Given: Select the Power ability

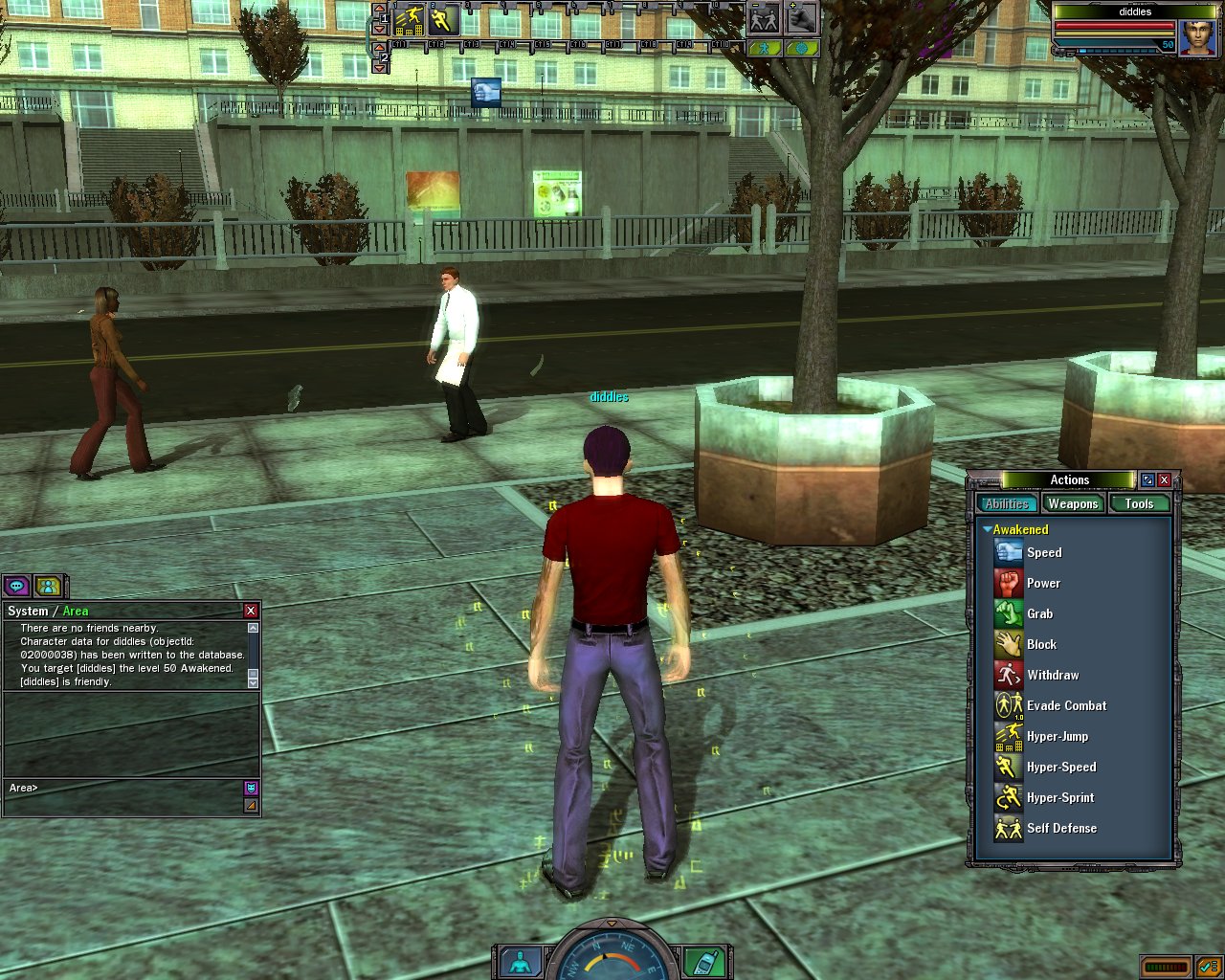Looking at the screenshot, I should pyautogui.click(x=1042, y=583).
